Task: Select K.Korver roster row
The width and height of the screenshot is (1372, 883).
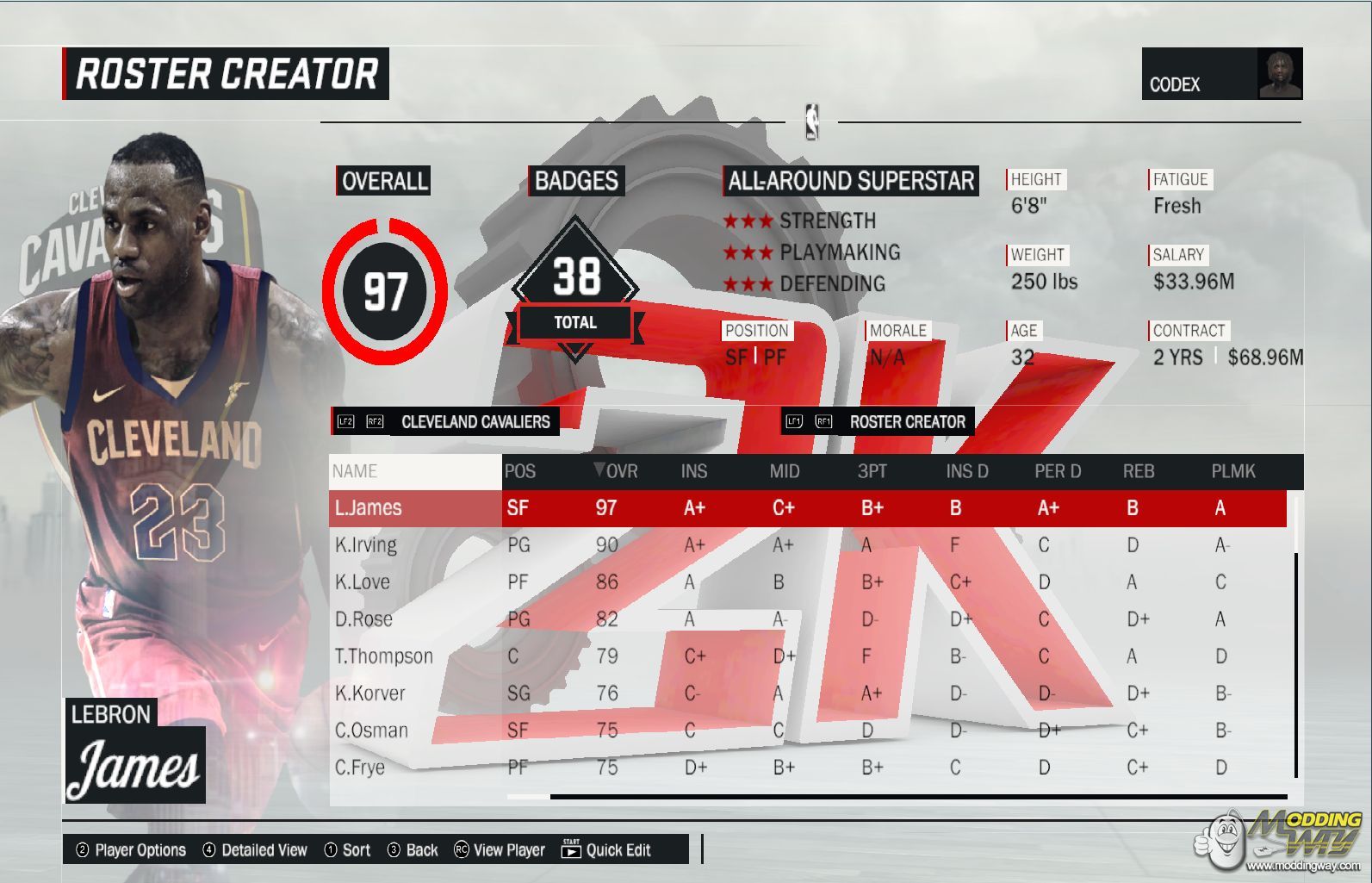Action: [369, 693]
